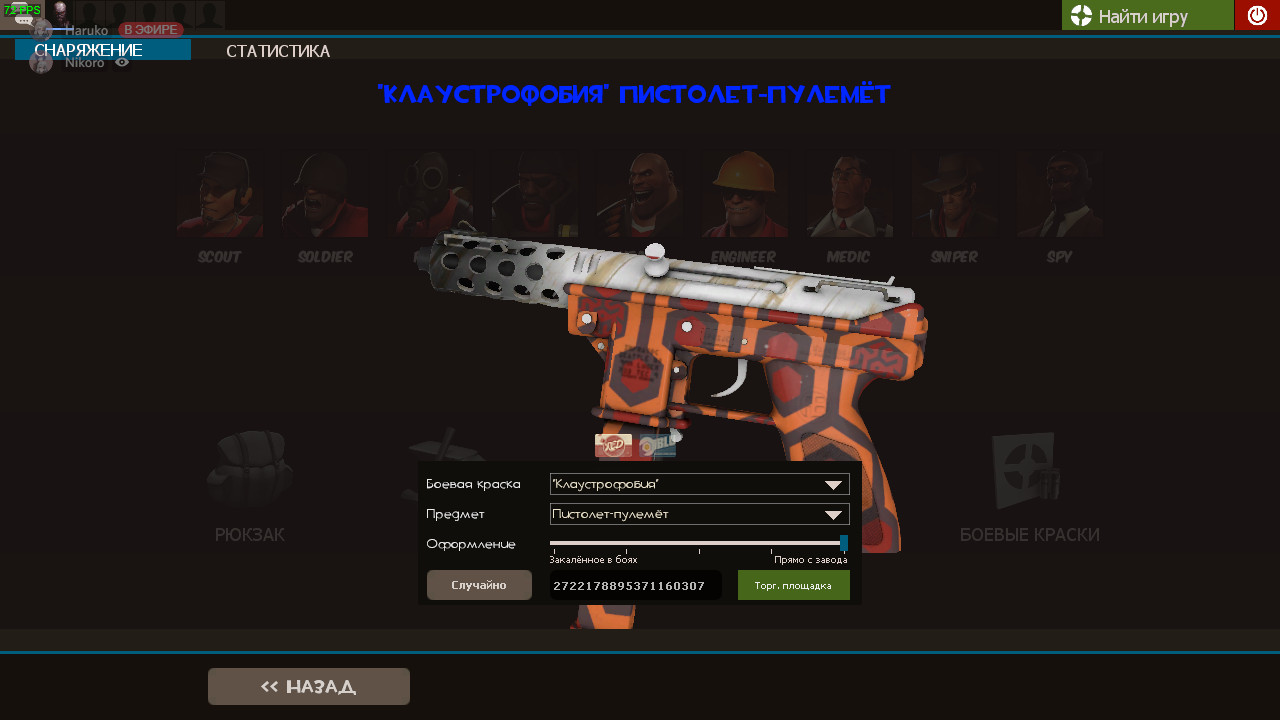The image size is (1280, 720).
Task: Toggle visibility eye next to Nikoro
Action: pyautogui.click(x=124, y=61)
